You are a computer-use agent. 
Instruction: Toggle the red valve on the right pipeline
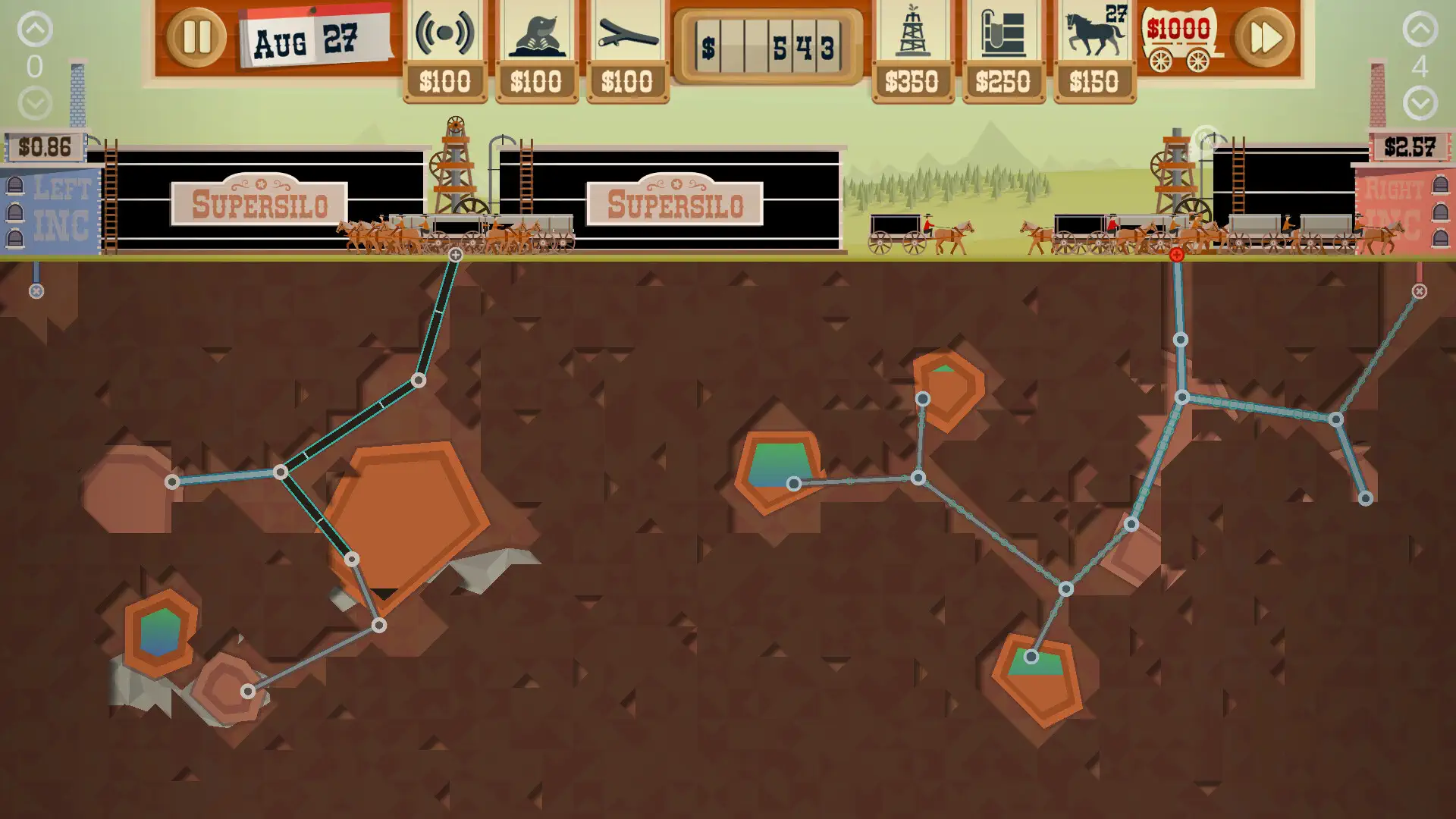[1176, 256]
